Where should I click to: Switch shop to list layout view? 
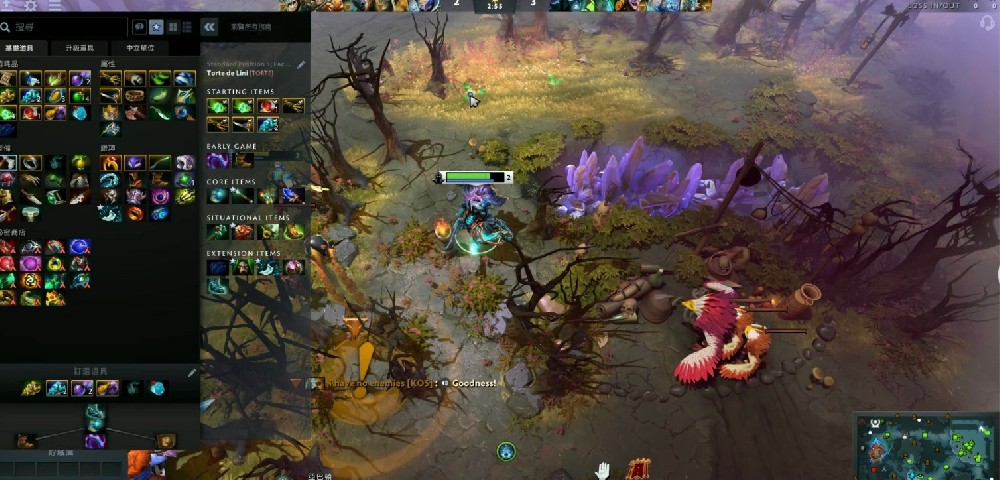[x=188, y=27]
